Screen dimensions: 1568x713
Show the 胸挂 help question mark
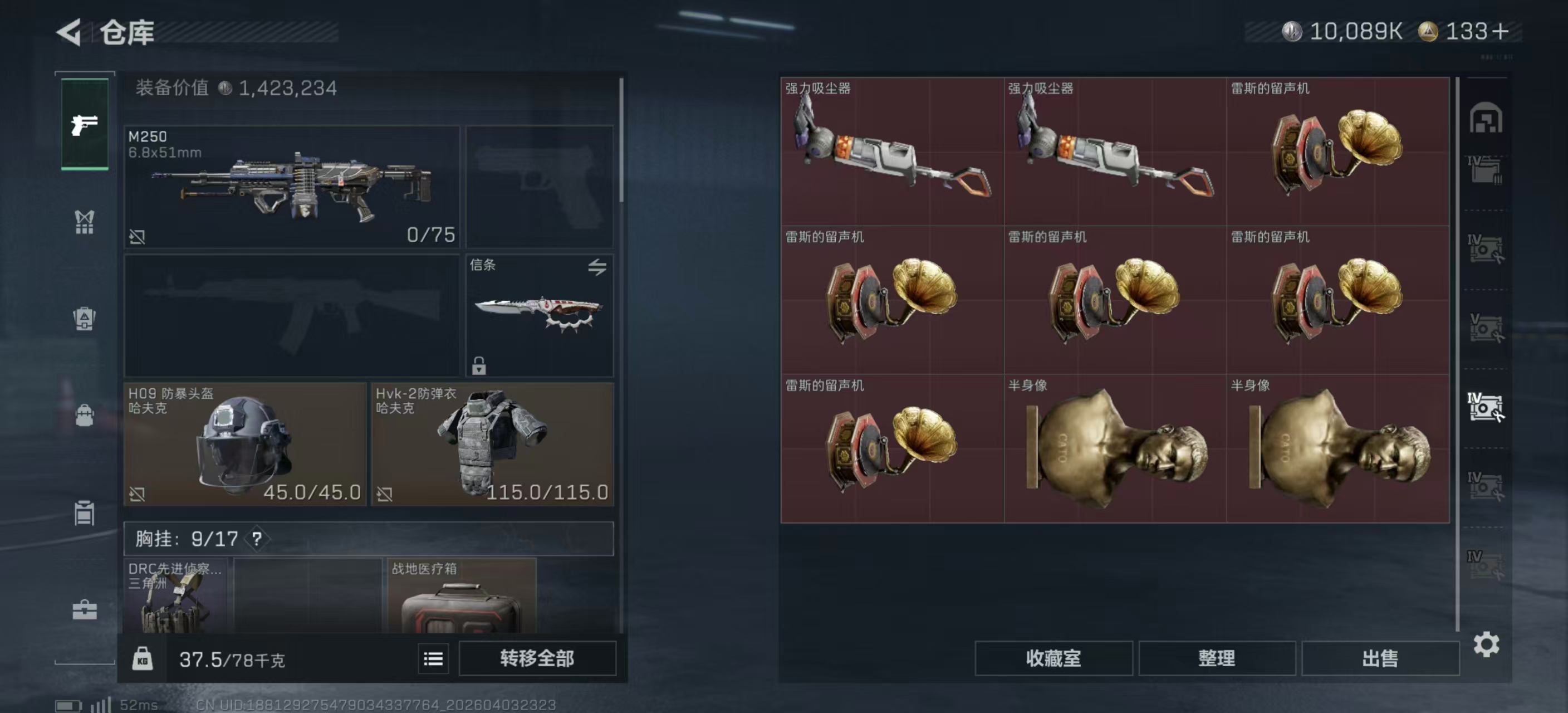click(x=257, y=539)
